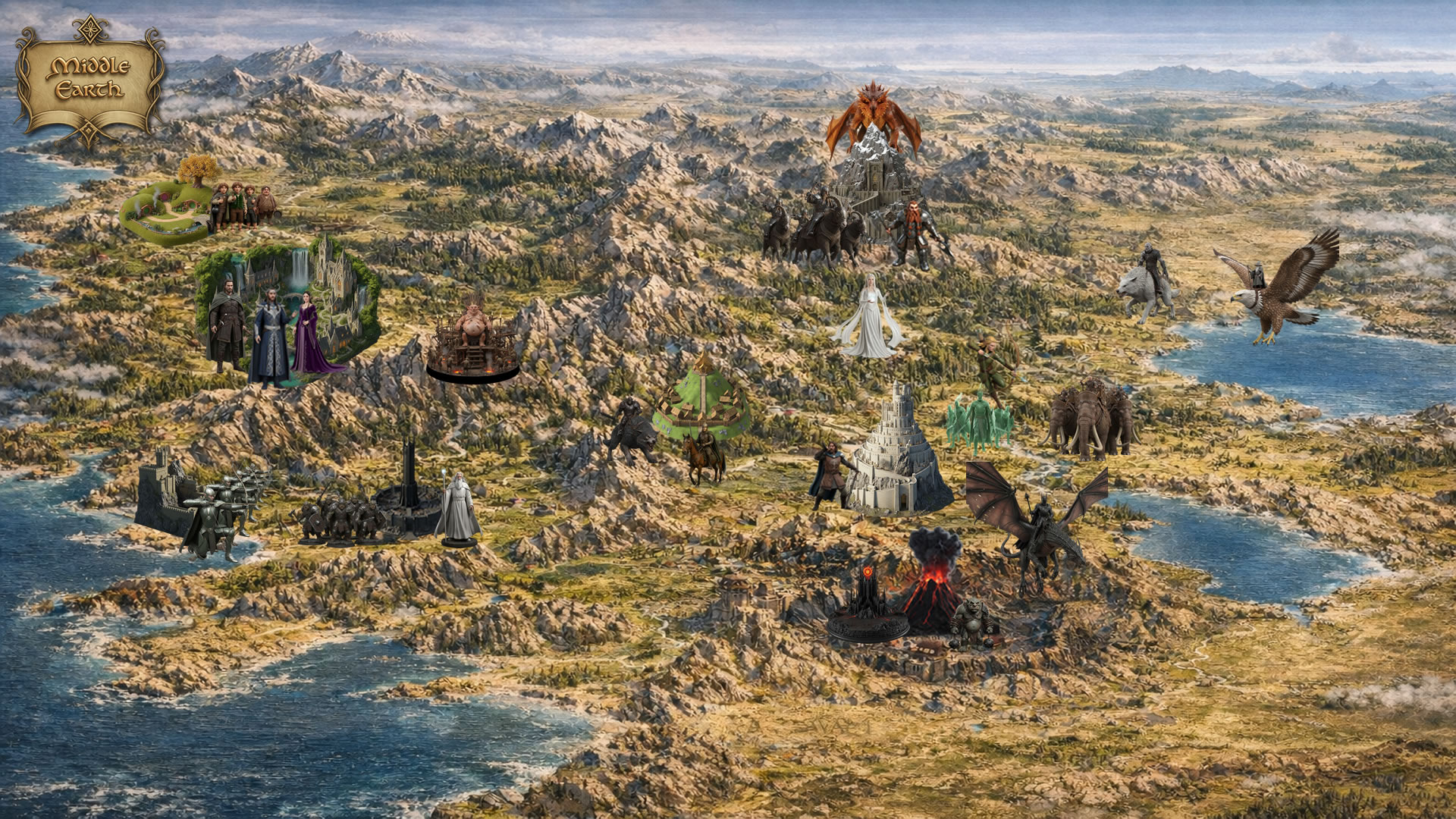Click the giant eagle marker
The height and width of the screenshot is (819, 1456).
tap(1282, 284)
